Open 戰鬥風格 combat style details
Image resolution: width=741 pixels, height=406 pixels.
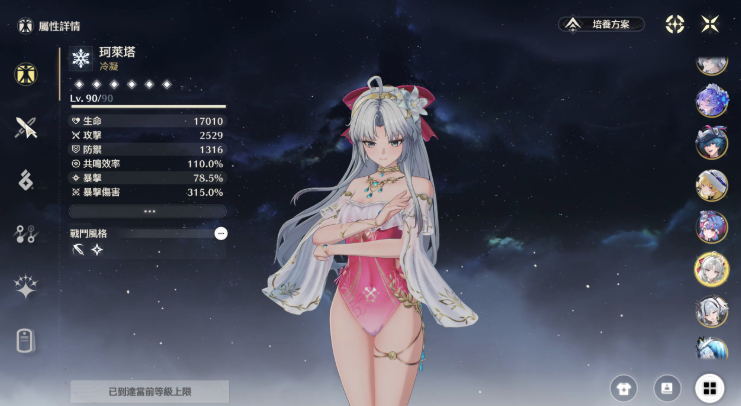(221, 233)
